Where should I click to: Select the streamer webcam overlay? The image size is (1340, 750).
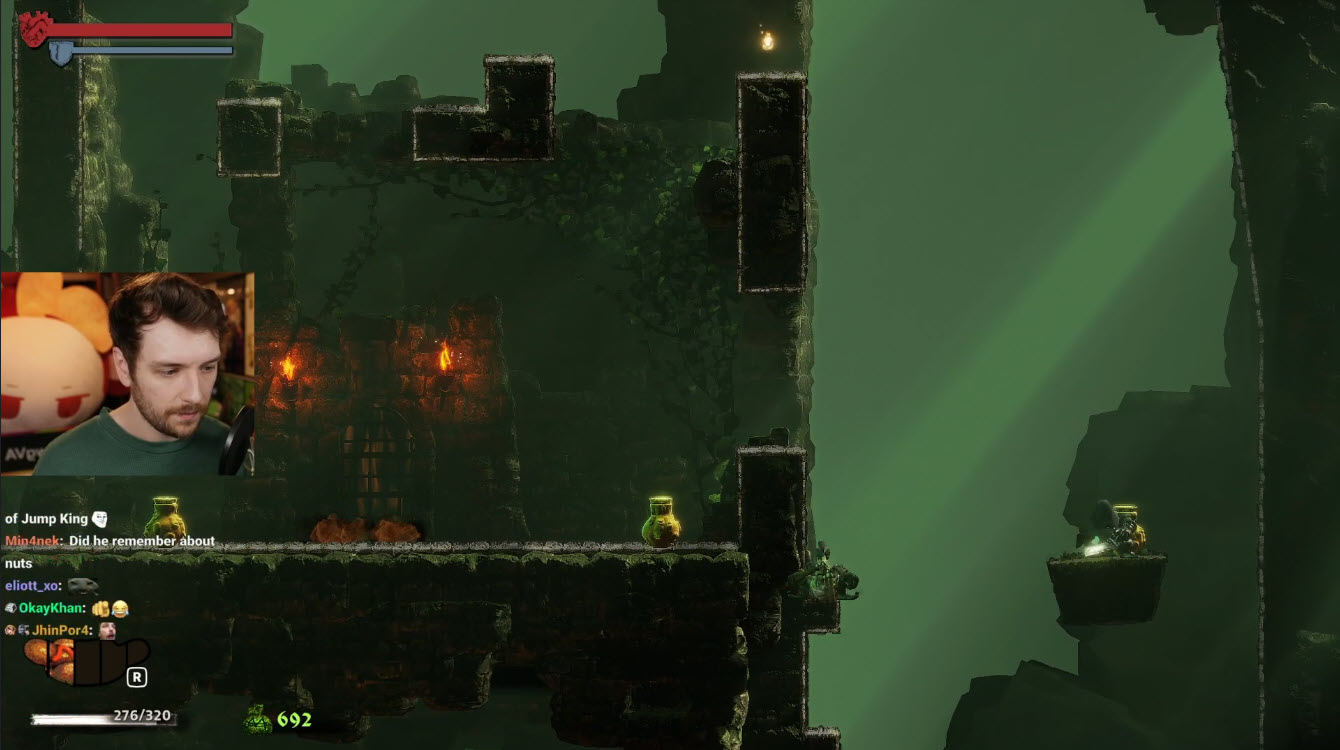(x=127, y=373)
